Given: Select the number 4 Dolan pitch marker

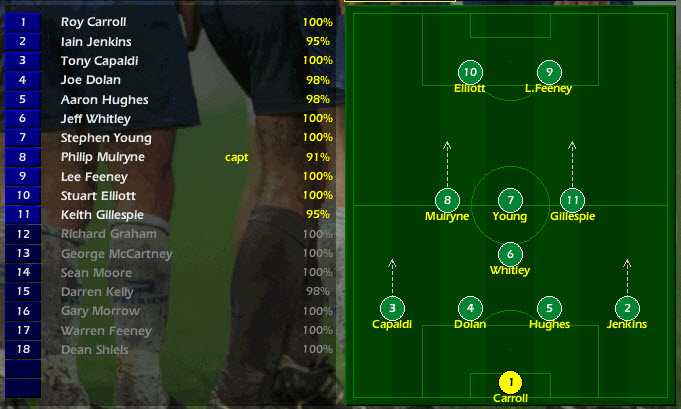Looking at the screenshot, I should pos(470,308).
